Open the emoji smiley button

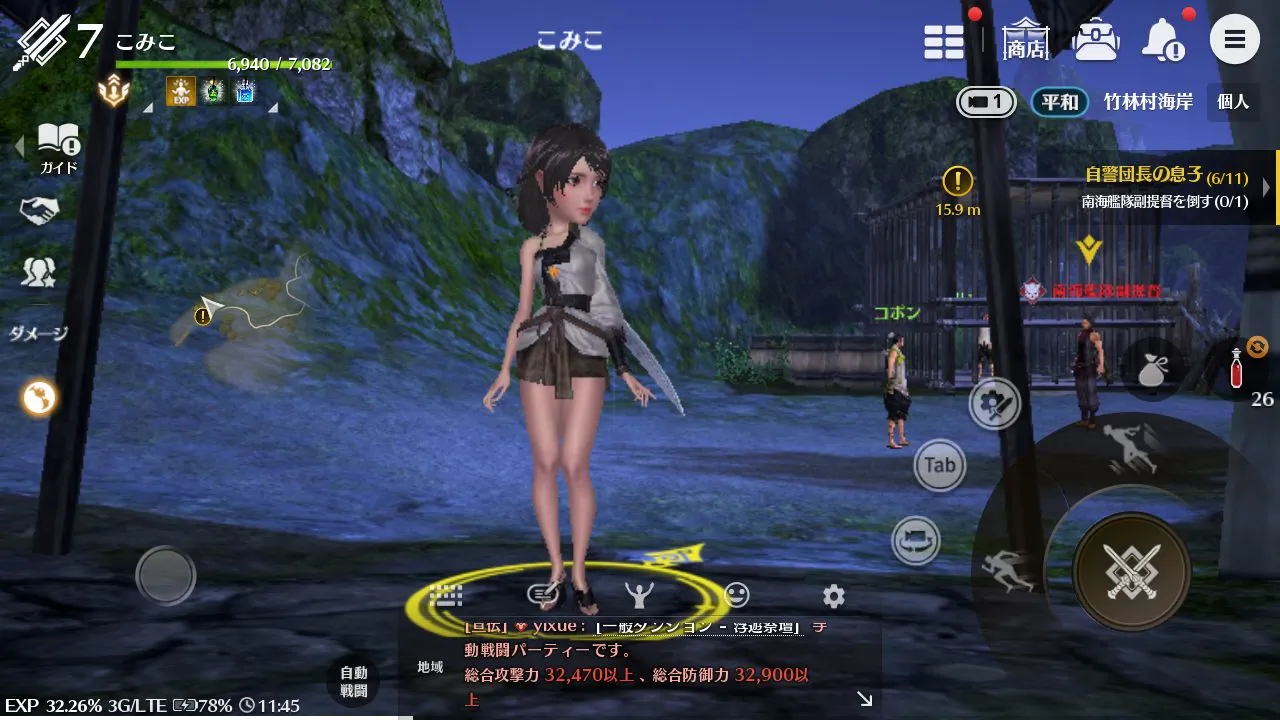pos(736,595)
